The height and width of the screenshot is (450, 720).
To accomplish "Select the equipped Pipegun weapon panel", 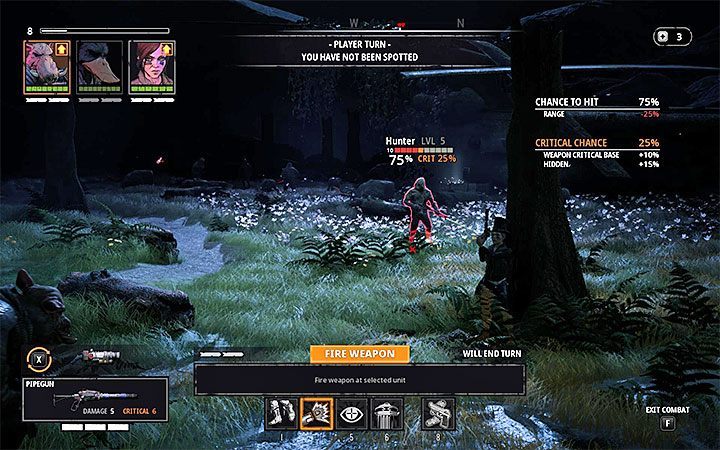I will tap(94, 399).
